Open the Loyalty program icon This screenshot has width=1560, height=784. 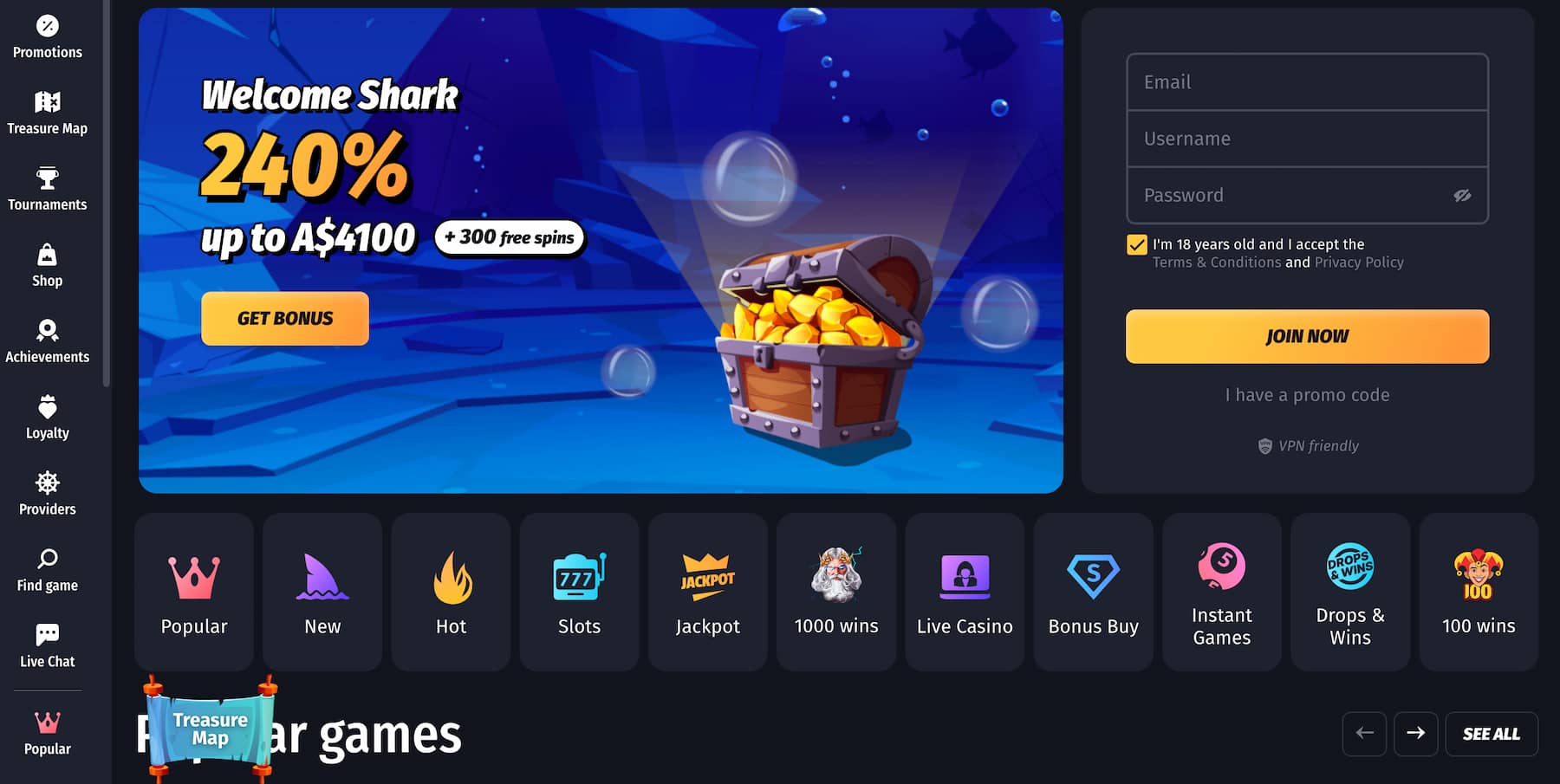pos(46,418)
